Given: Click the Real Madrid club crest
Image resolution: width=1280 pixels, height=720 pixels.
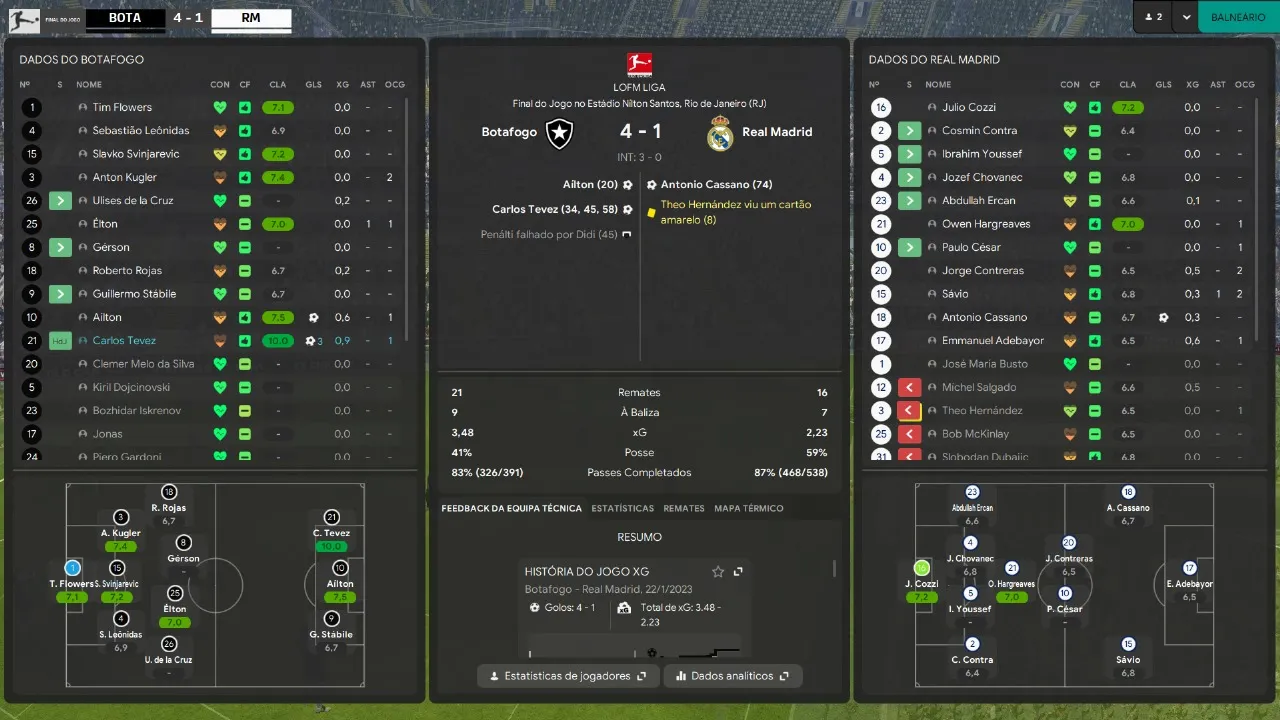Looking at the screenshot, I should coord(720,134).
